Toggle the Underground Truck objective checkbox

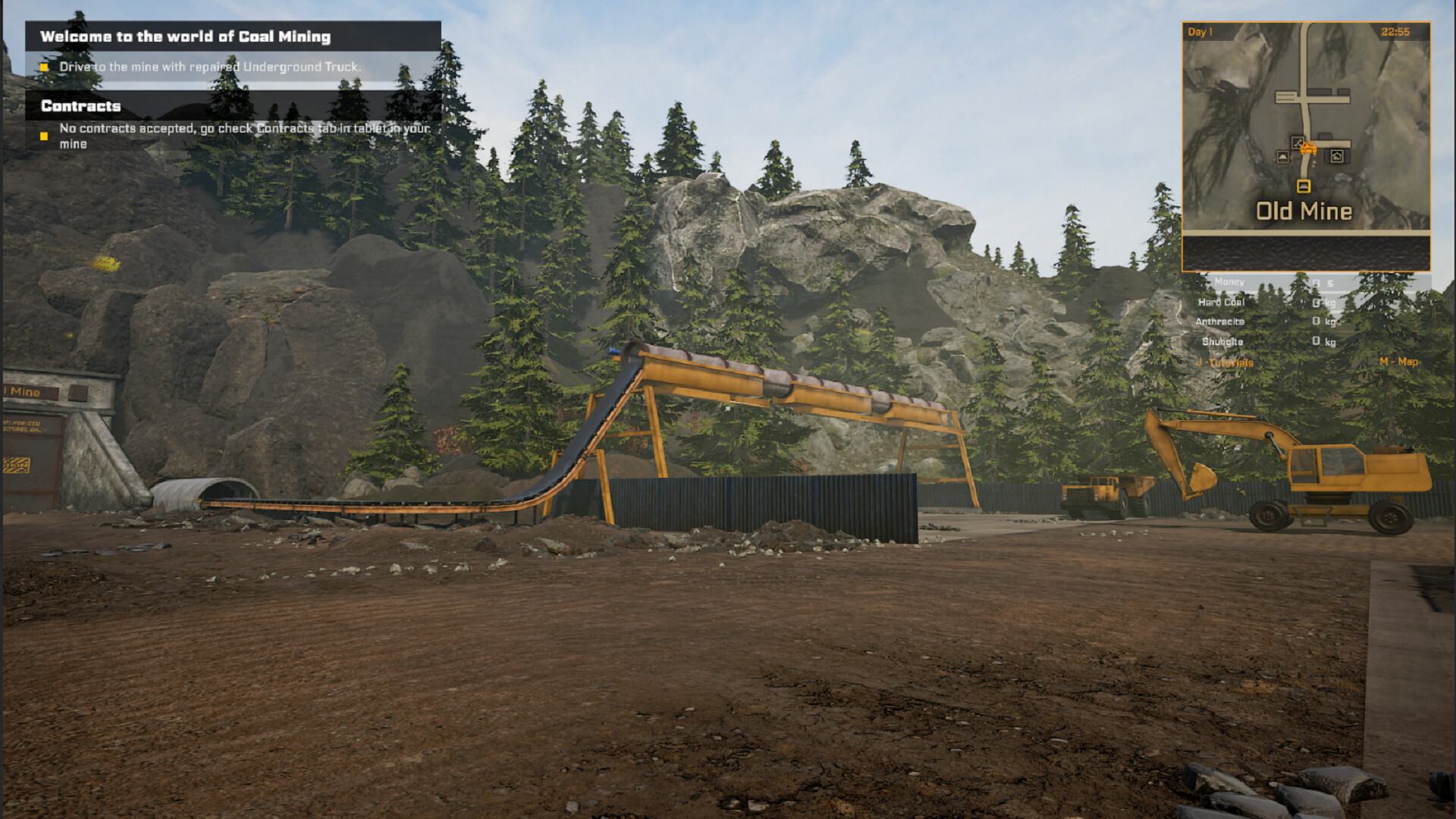pyautogui.click(x=44, y=67)
